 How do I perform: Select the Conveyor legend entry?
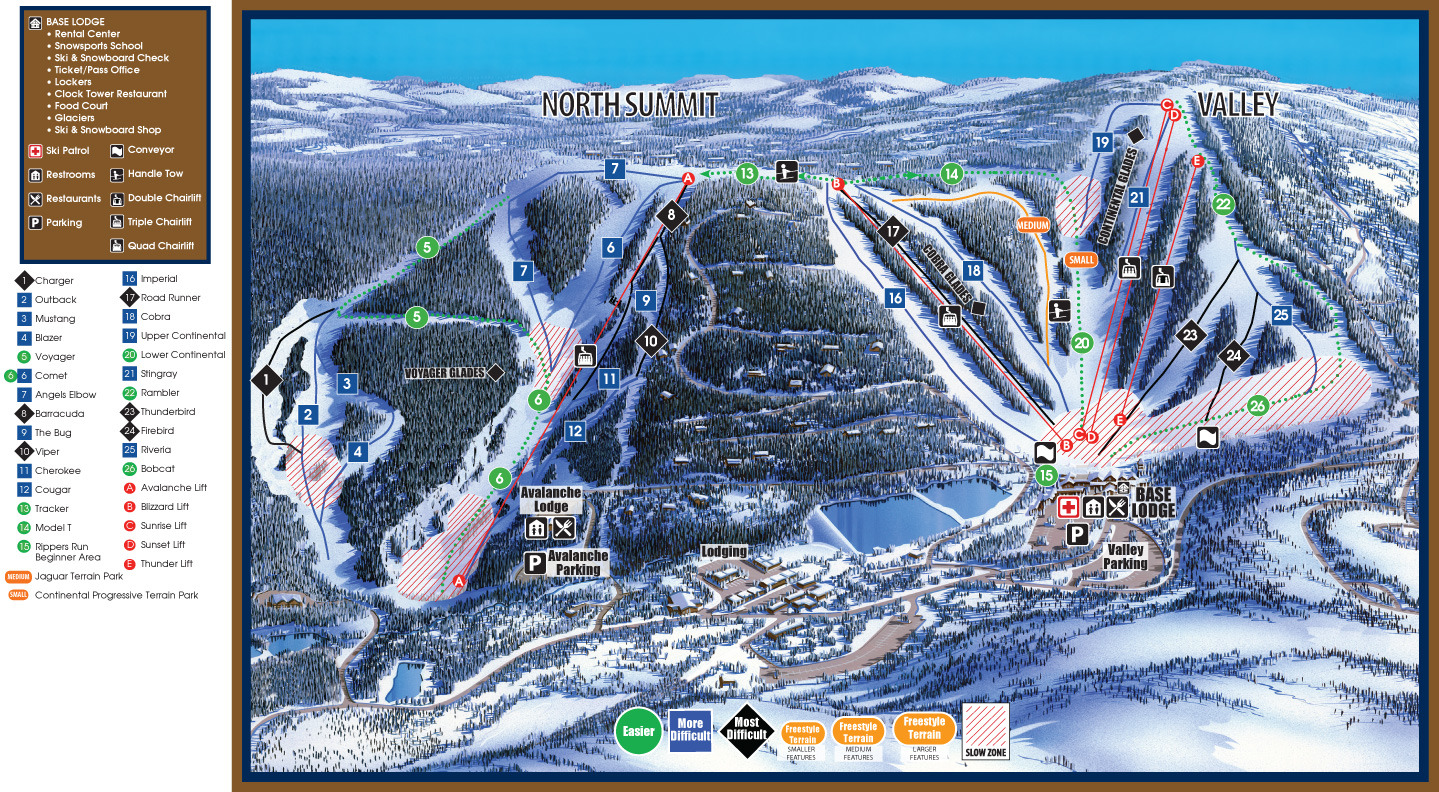tap(150, 150)
